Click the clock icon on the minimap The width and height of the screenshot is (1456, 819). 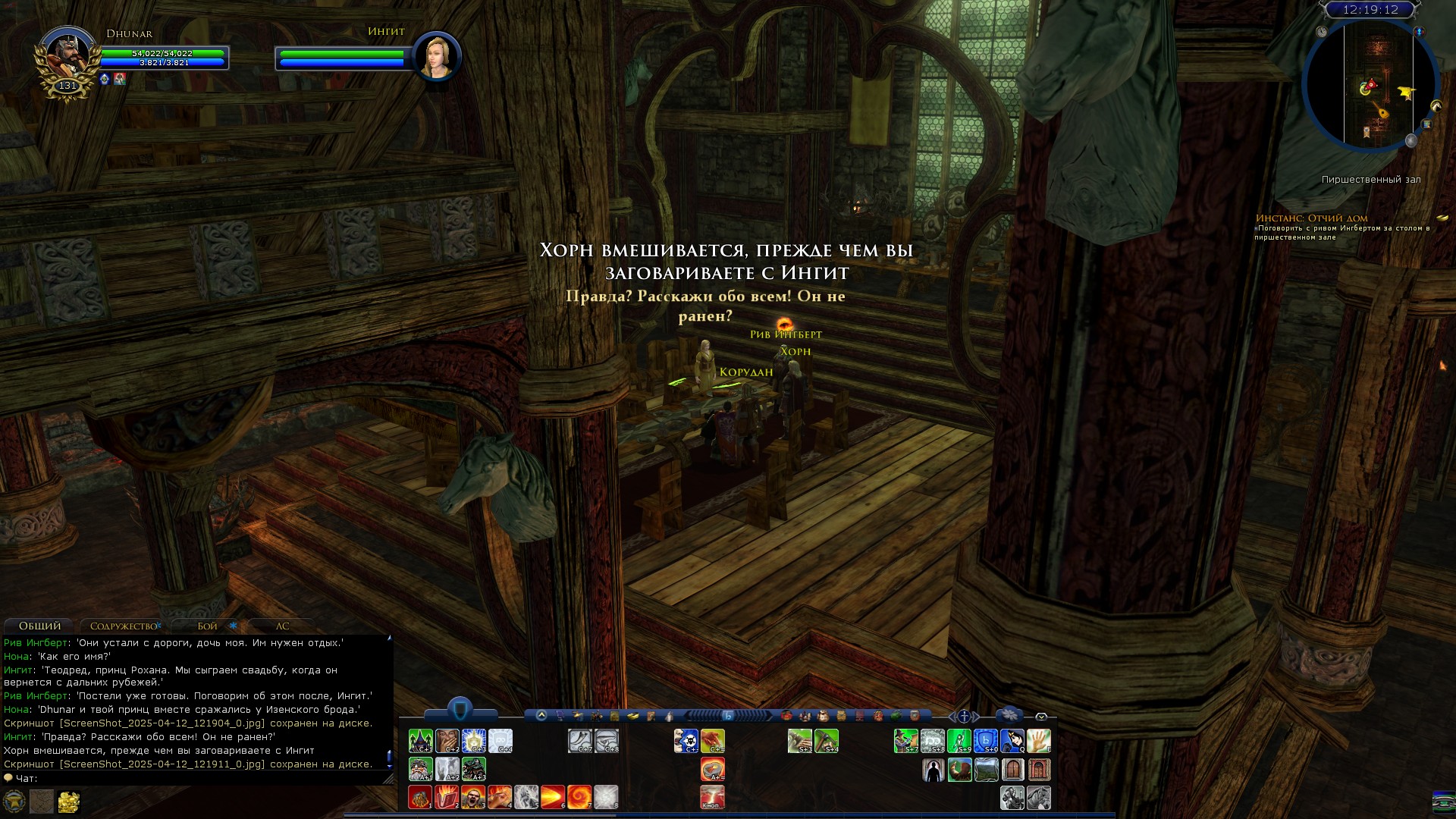[1322, 32]
